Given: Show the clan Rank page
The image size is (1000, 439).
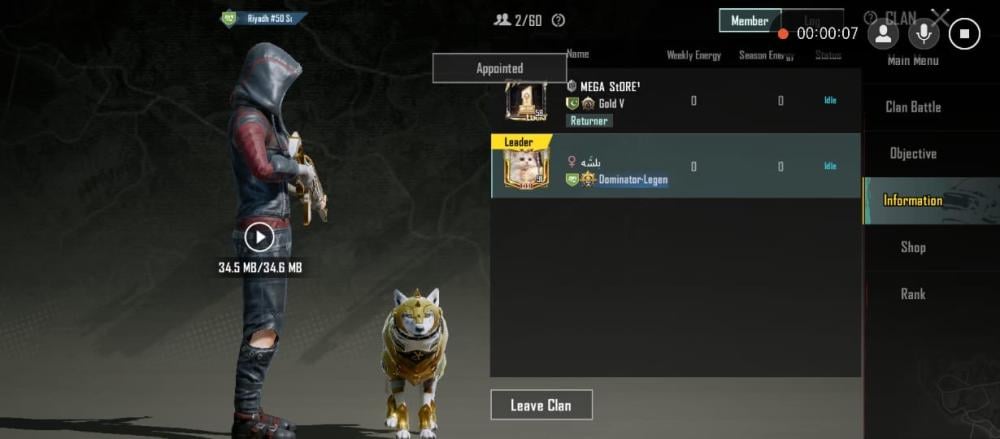Looking at the screenshot, I should coord(913,294).
